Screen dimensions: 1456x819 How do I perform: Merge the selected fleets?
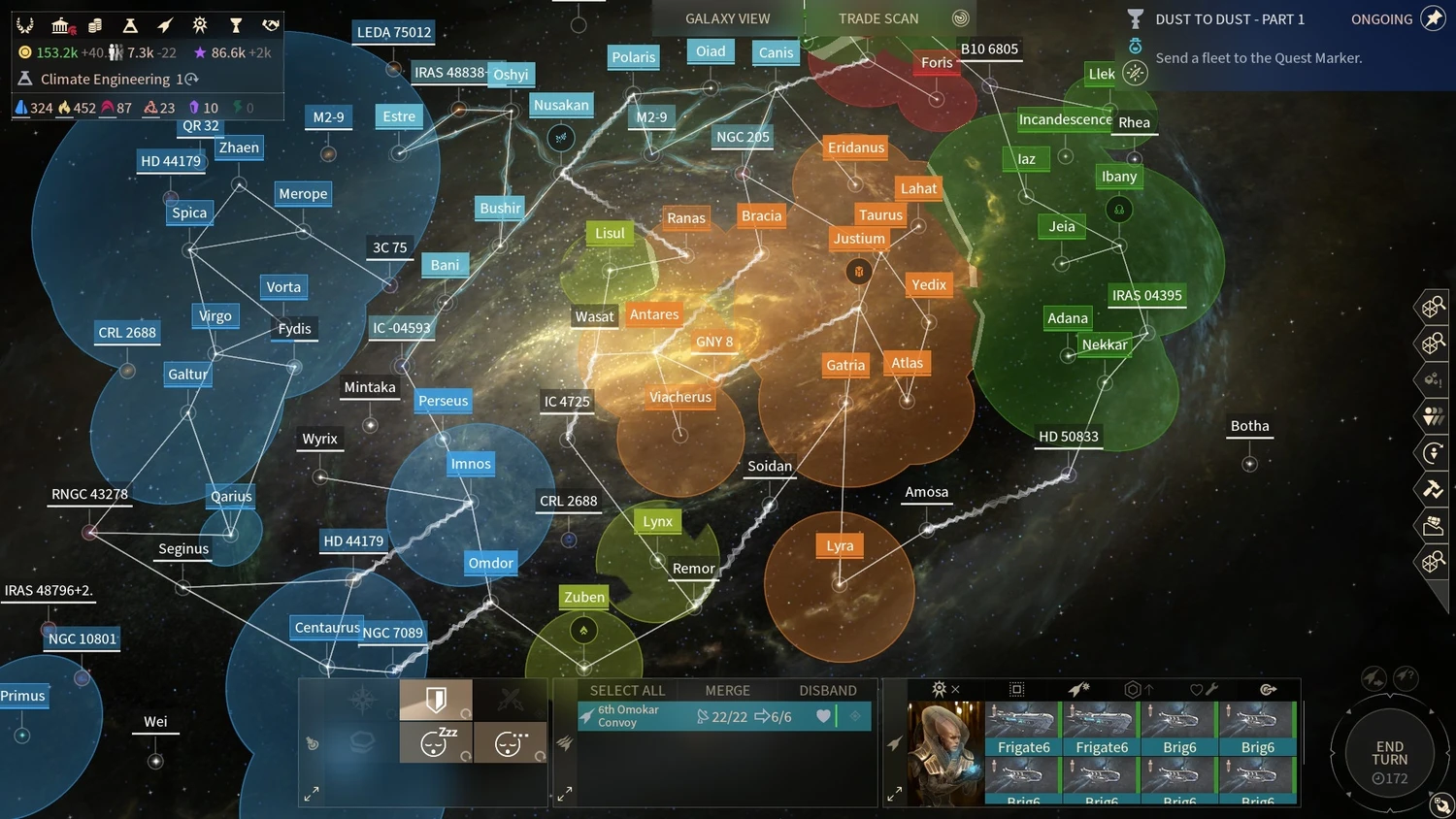point(727,690)
